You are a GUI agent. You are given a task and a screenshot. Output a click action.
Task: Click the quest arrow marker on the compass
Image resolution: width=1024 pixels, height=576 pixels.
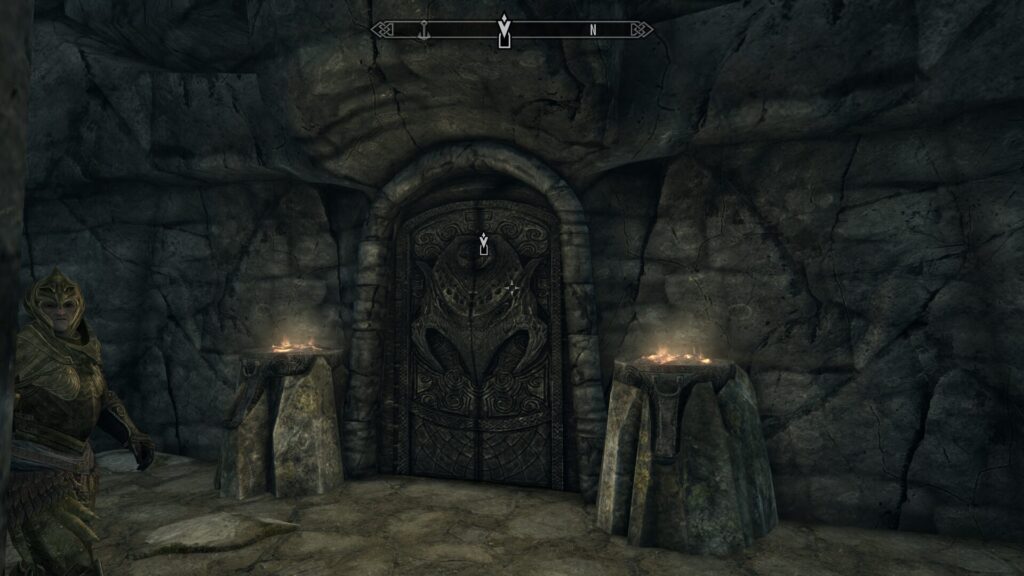[x=505, y=31]
